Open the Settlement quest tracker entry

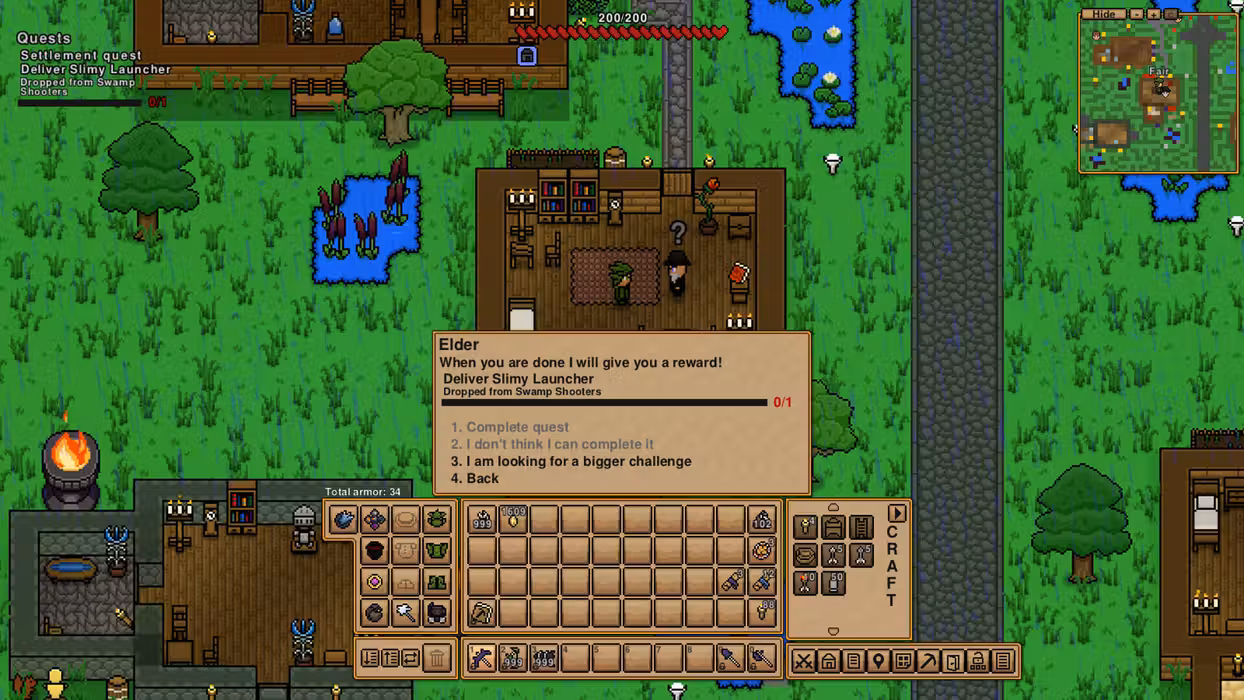tap(81, 56)
